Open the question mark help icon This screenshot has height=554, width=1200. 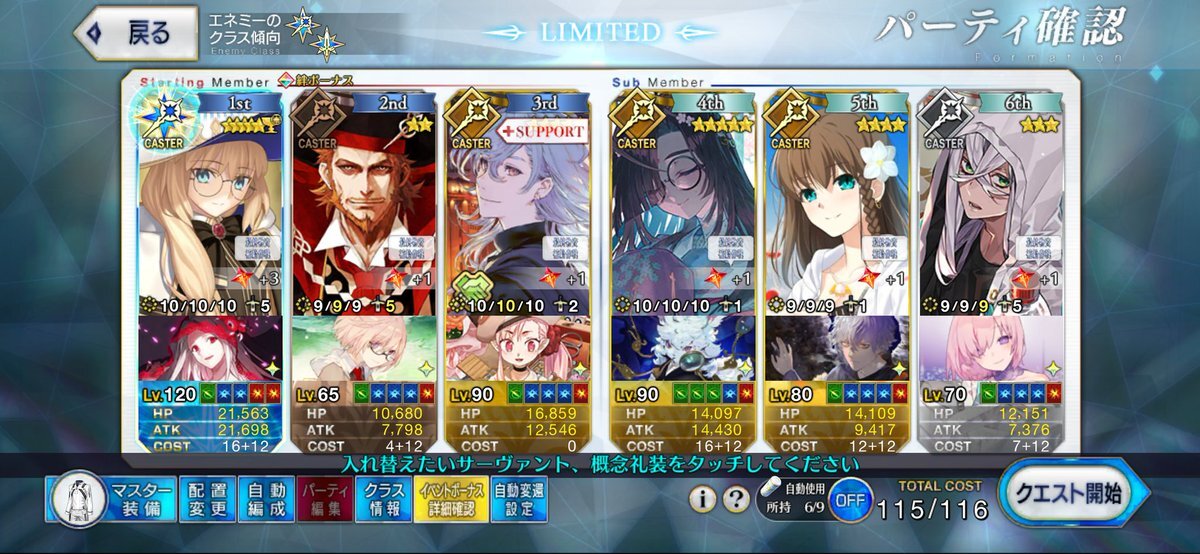[x=736, y=499]
